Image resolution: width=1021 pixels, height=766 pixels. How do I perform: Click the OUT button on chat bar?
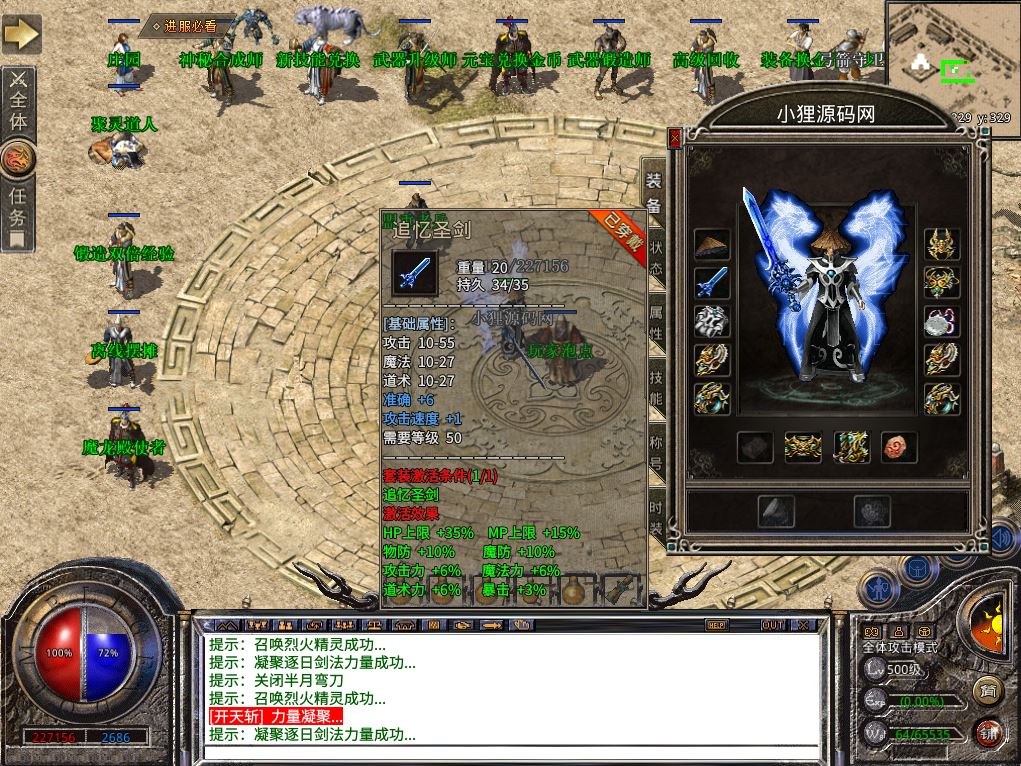pyautogui.click(x=773, y=625)
